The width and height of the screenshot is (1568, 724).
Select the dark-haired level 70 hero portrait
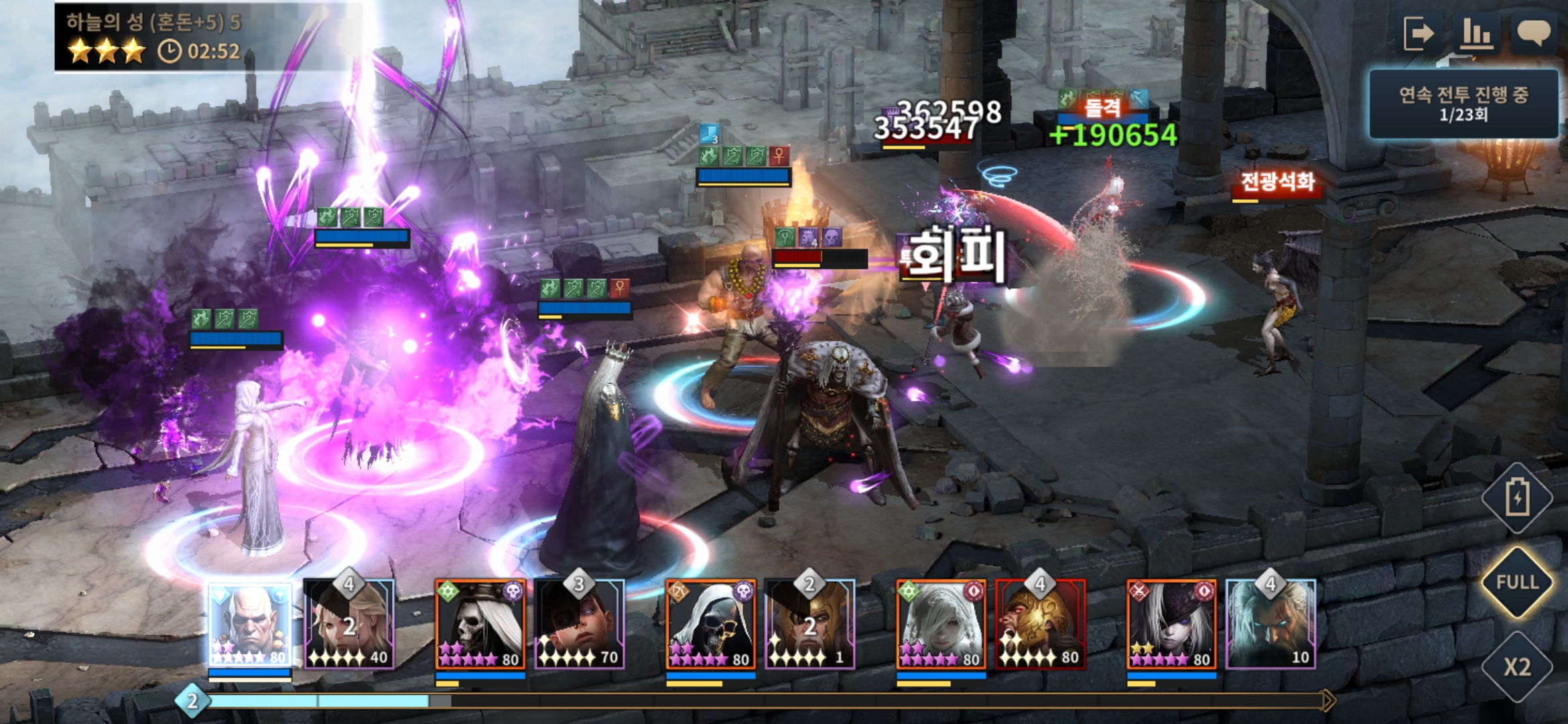click(x=580, y=625)
